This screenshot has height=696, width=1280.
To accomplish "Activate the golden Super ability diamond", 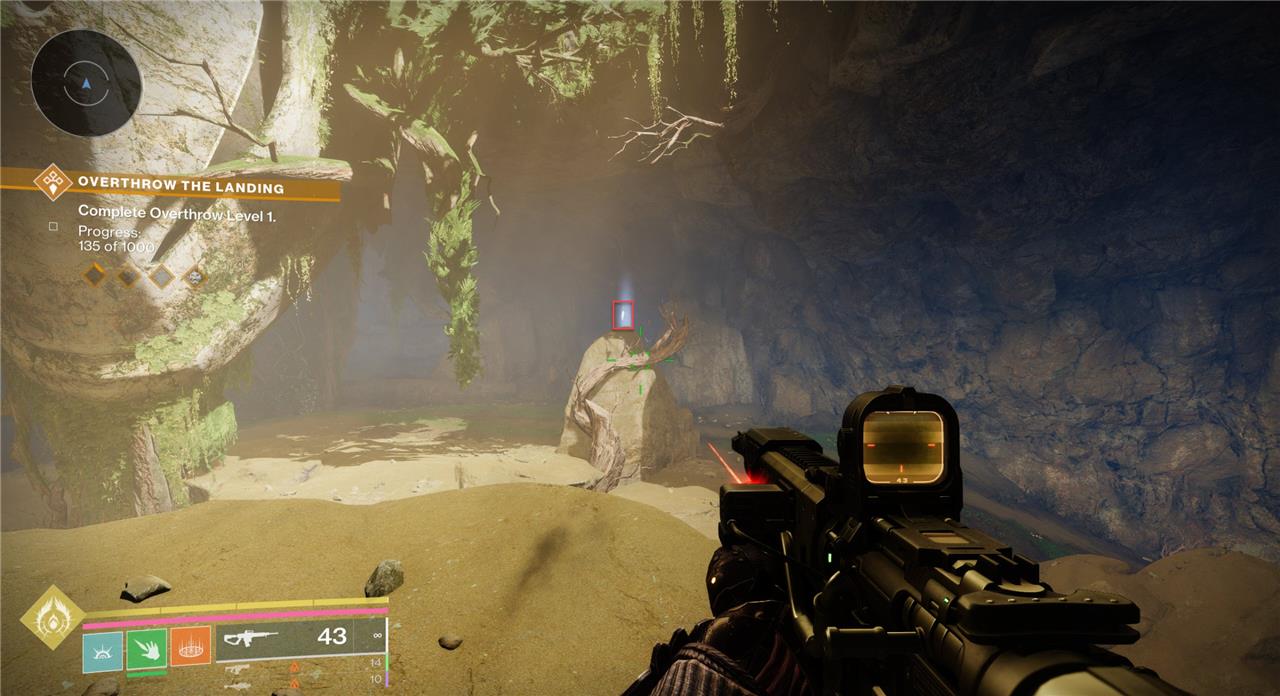I will tap(53, 618).
